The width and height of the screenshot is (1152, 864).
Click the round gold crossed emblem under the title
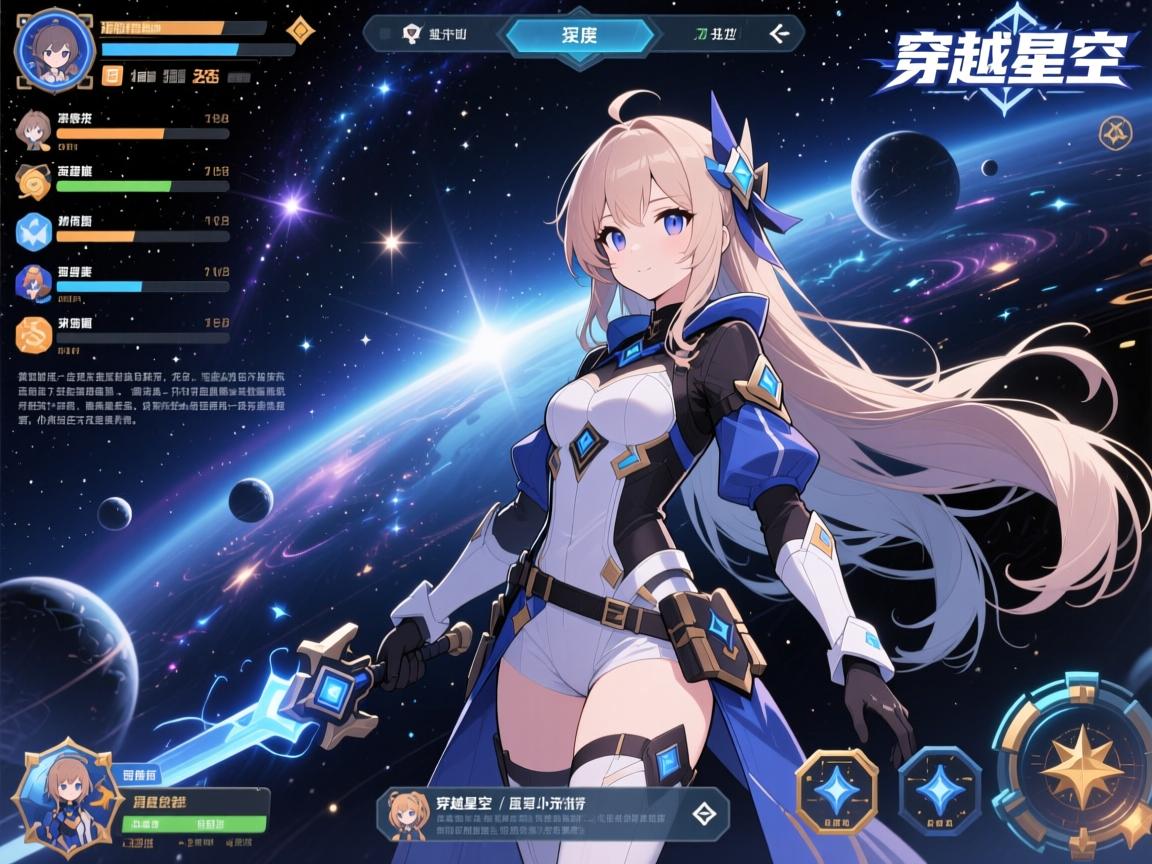tap(1115, 132)
